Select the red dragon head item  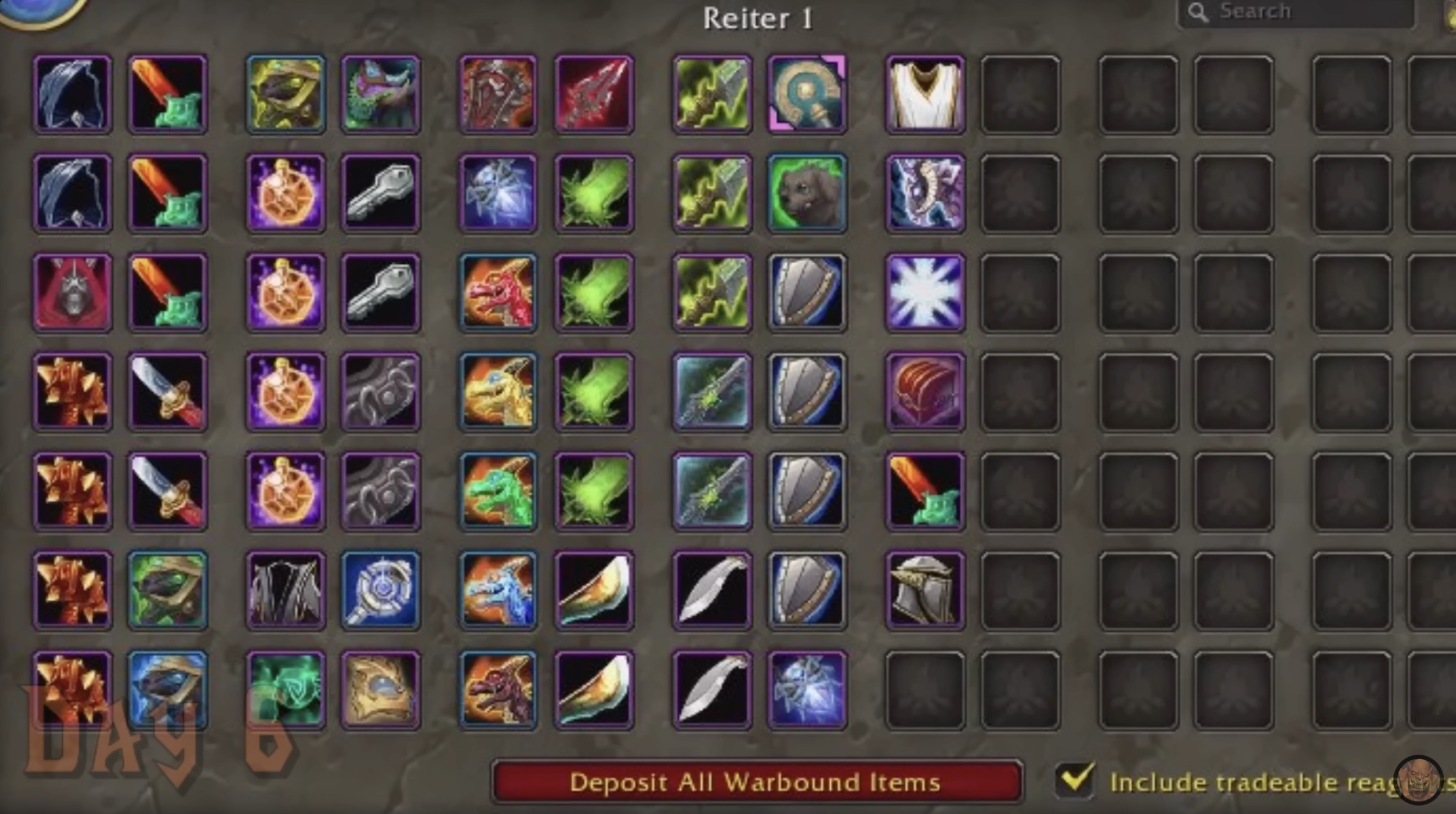(498, 293)
